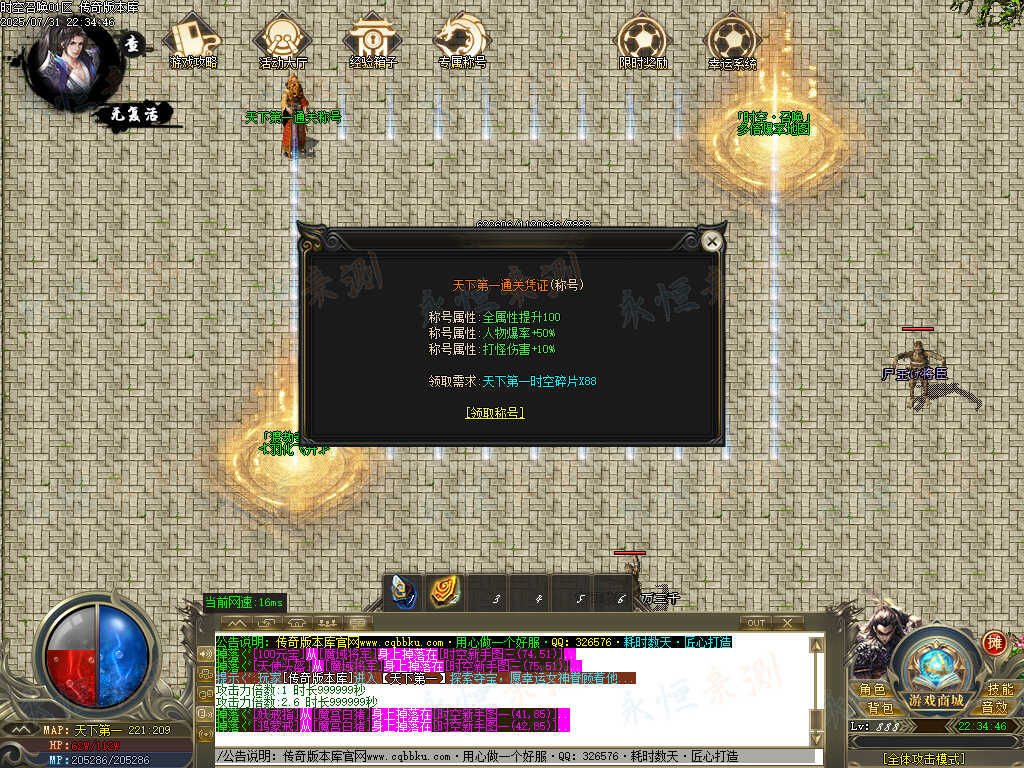Viewport: 1024px width, 768px height.
Task: Use the orange swirl item in second hotbar slot
Action: click(x=445, y=591)
